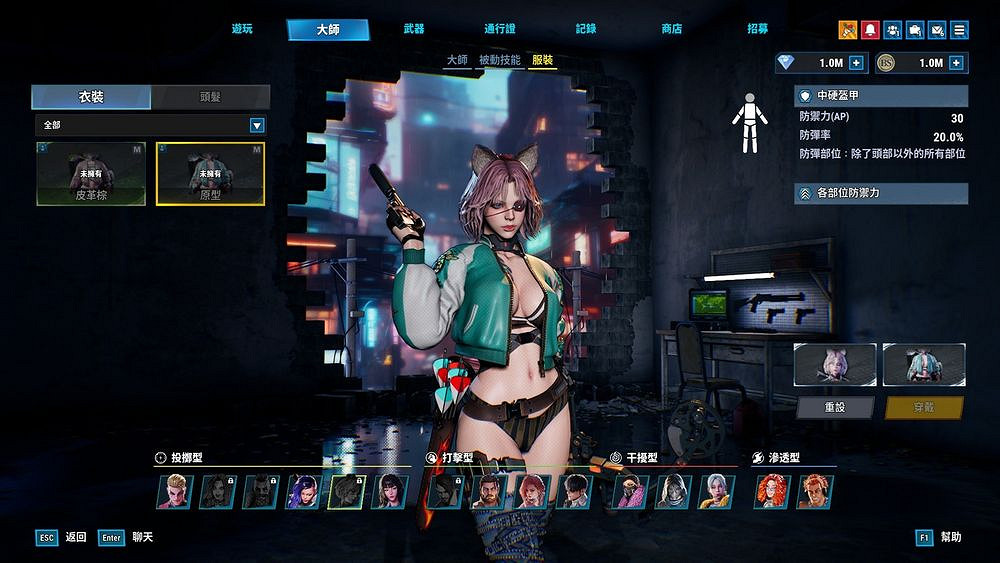Expand the 各部位防禦力 section
Screen dimensions: 1000x563
(x=881, y=193)
